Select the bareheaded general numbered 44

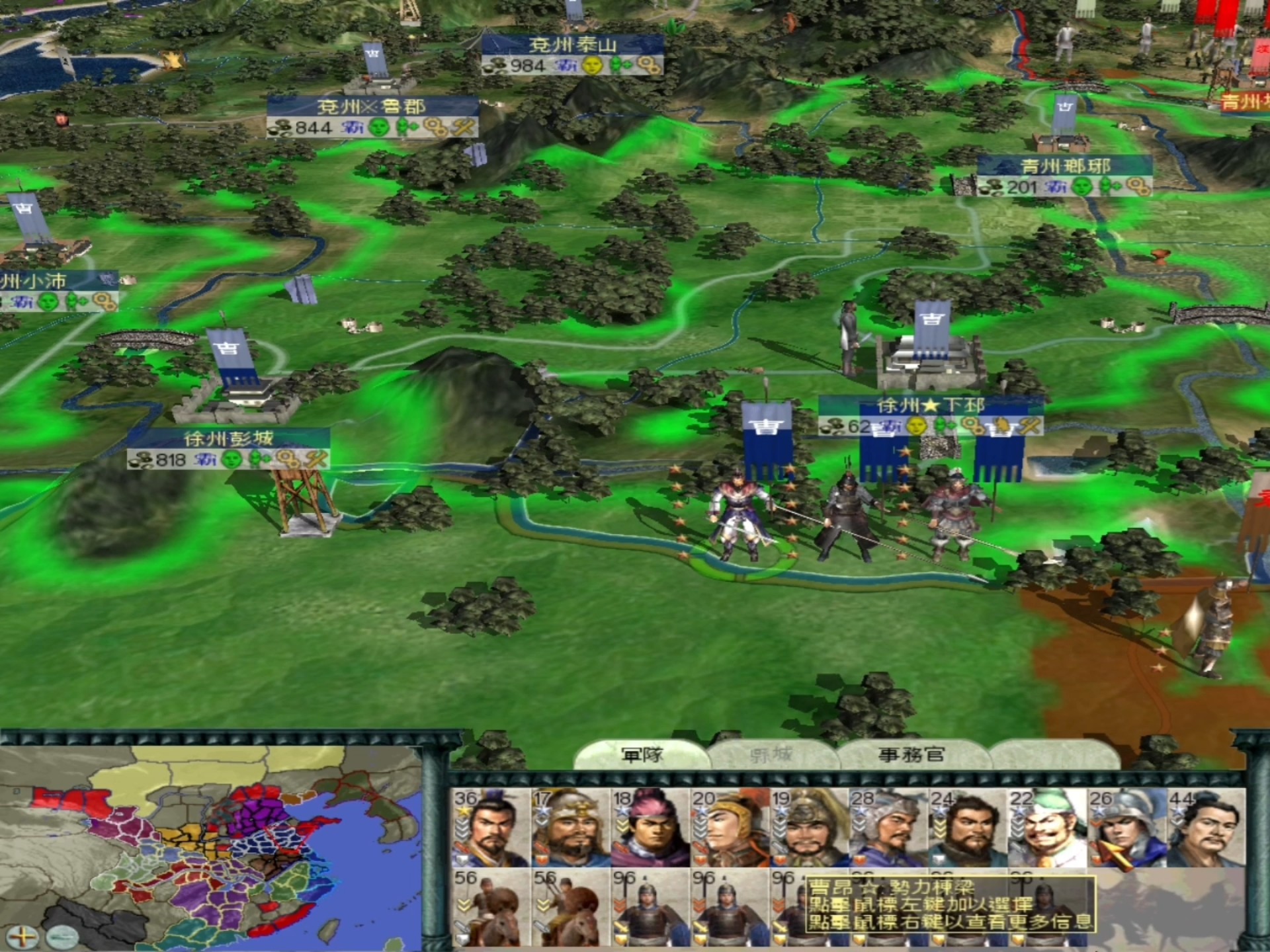[1205, 827]
